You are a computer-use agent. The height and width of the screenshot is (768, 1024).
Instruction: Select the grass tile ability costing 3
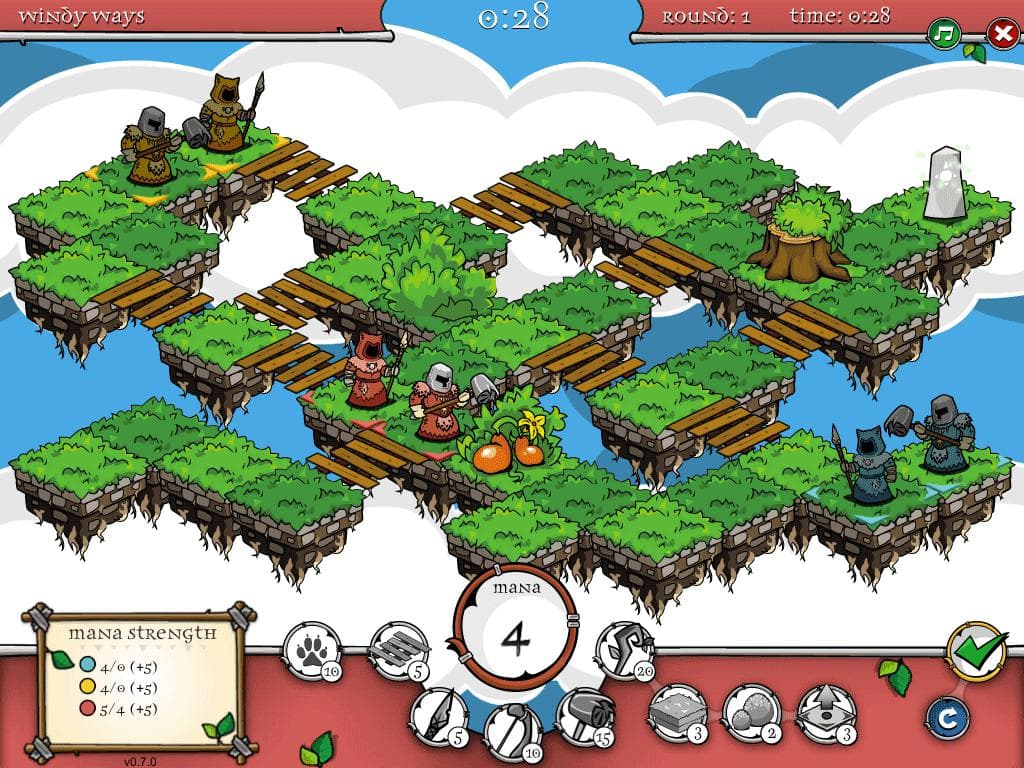point(678,713)
